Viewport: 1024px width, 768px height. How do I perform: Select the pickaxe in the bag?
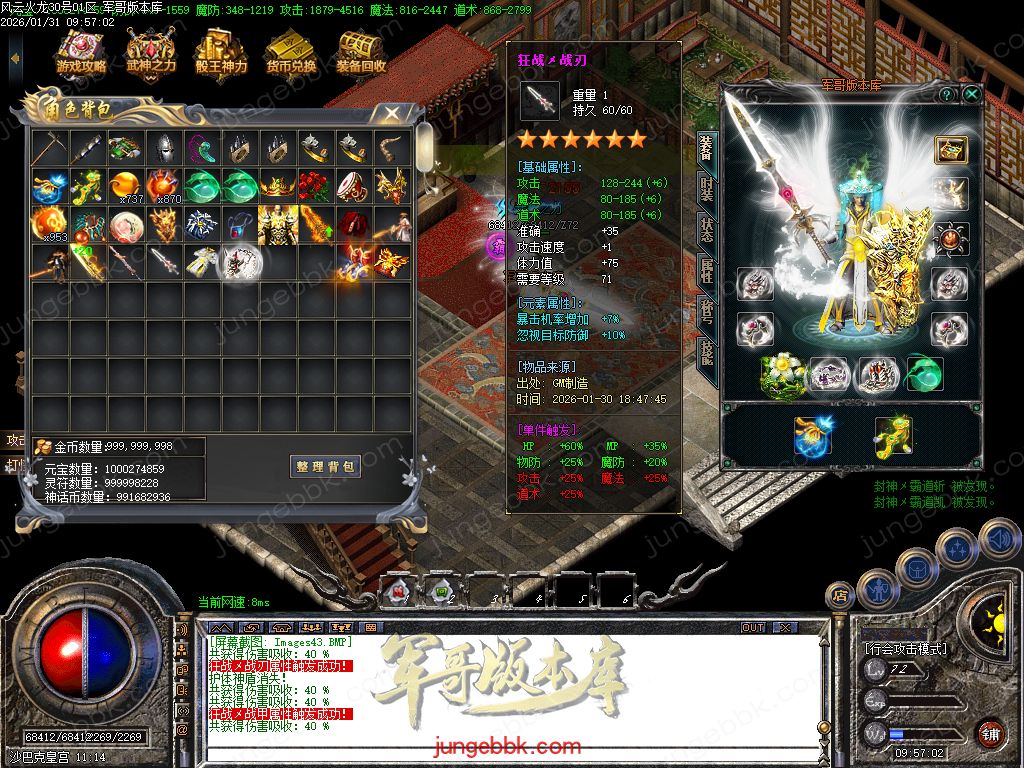(49, 149)
